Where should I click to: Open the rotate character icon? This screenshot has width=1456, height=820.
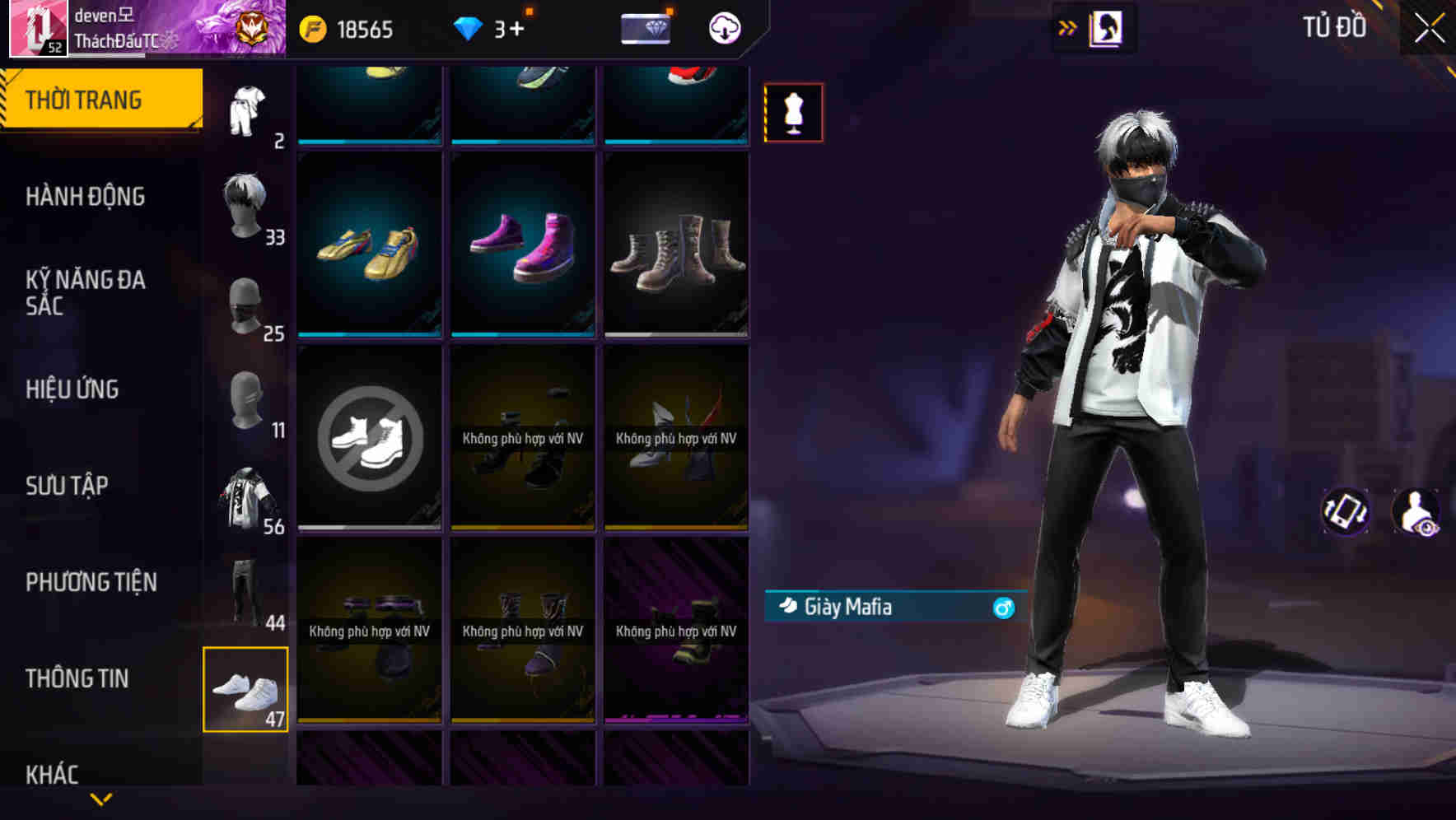(x=1347, y=512)
